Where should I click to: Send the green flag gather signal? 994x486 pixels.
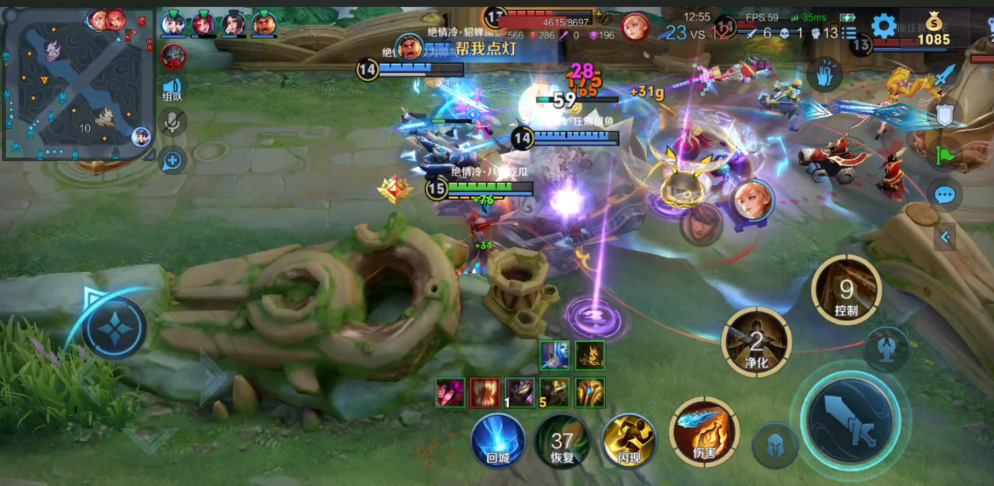945,155
